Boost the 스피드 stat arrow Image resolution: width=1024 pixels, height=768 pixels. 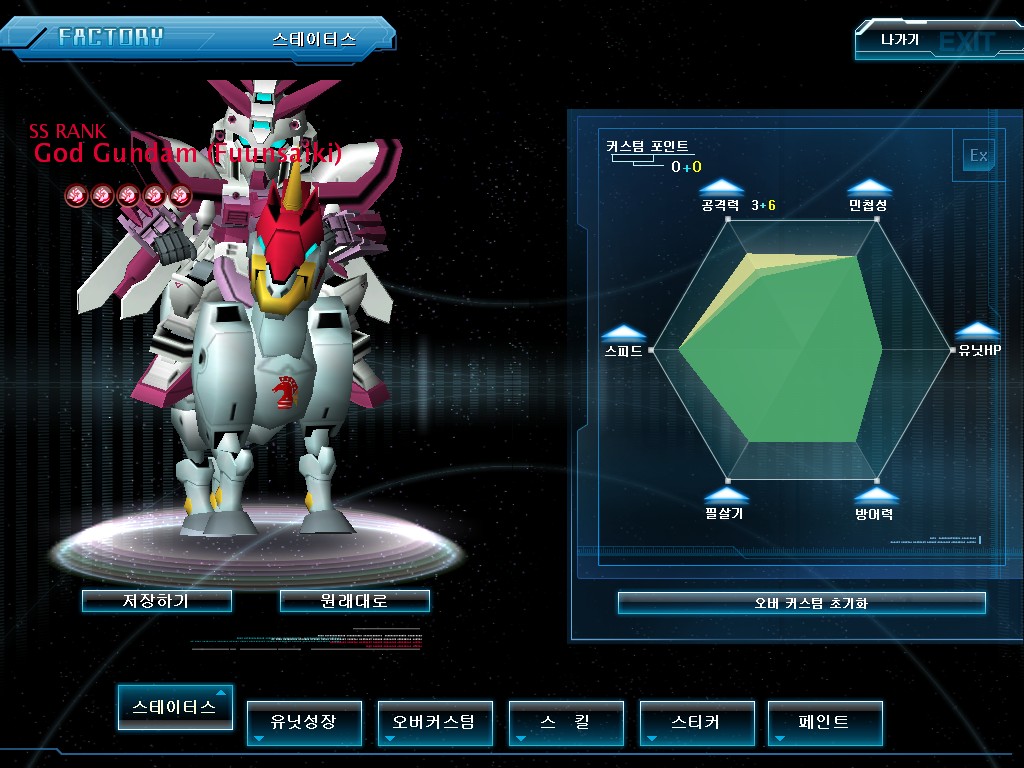[x=623, y=333]
